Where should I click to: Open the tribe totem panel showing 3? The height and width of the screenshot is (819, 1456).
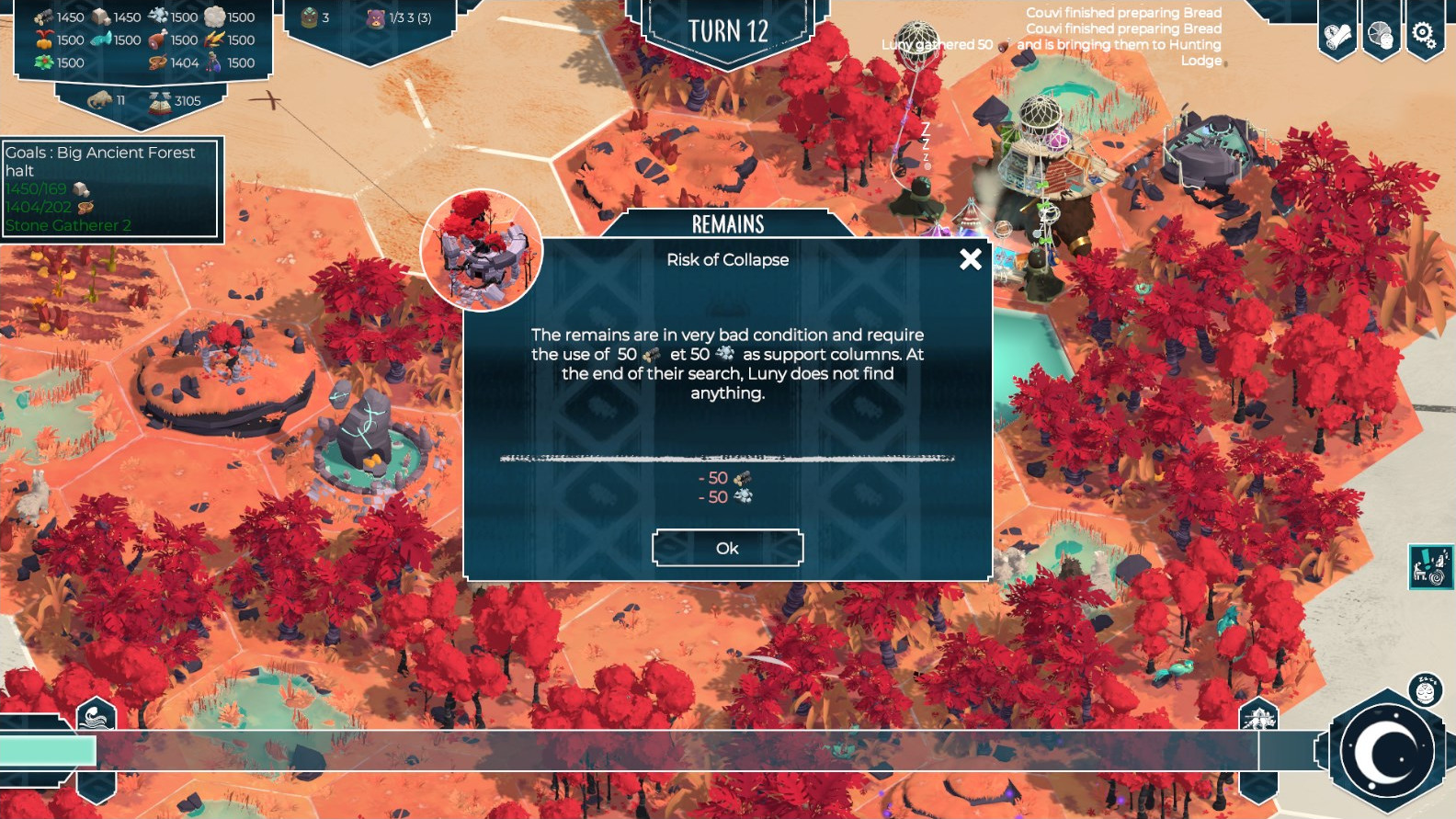(x=308, y=16)
